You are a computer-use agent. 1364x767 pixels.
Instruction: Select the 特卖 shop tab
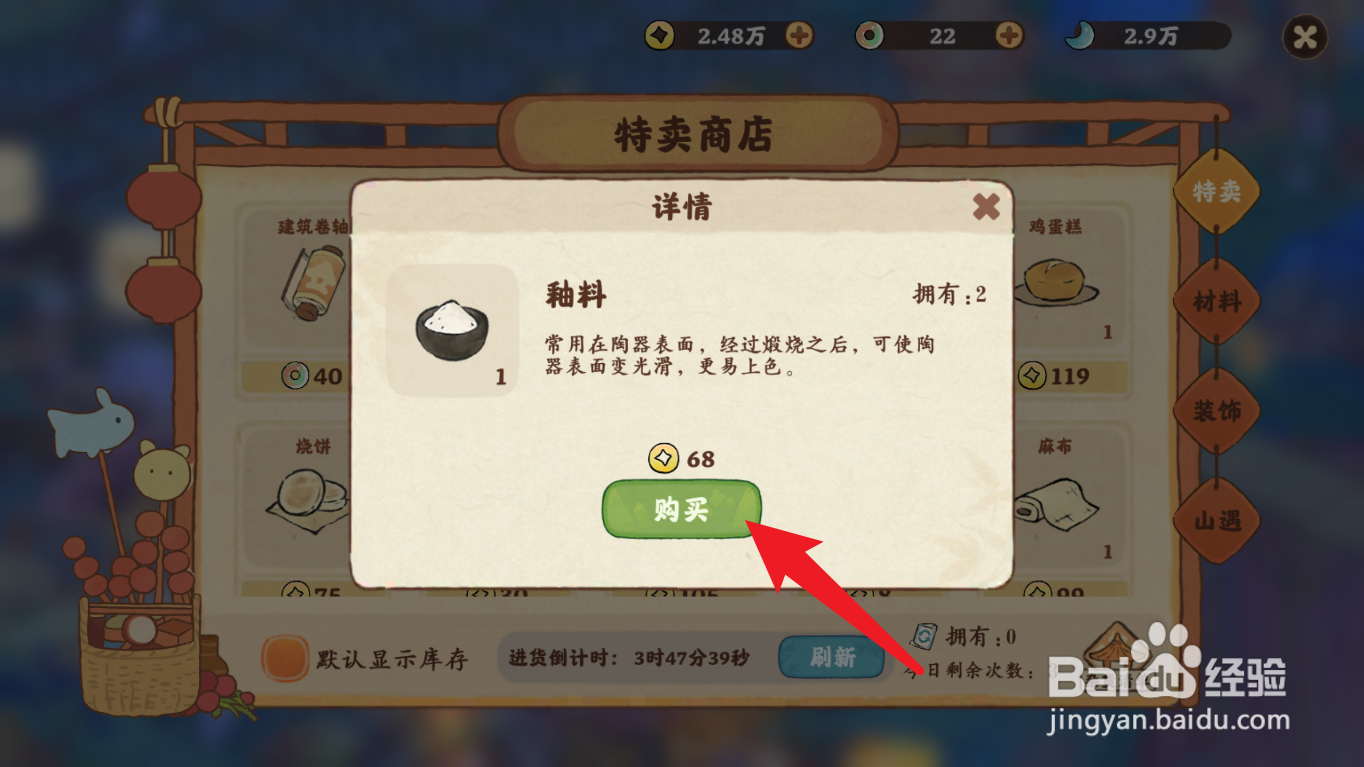click(x=1217, y=194)
